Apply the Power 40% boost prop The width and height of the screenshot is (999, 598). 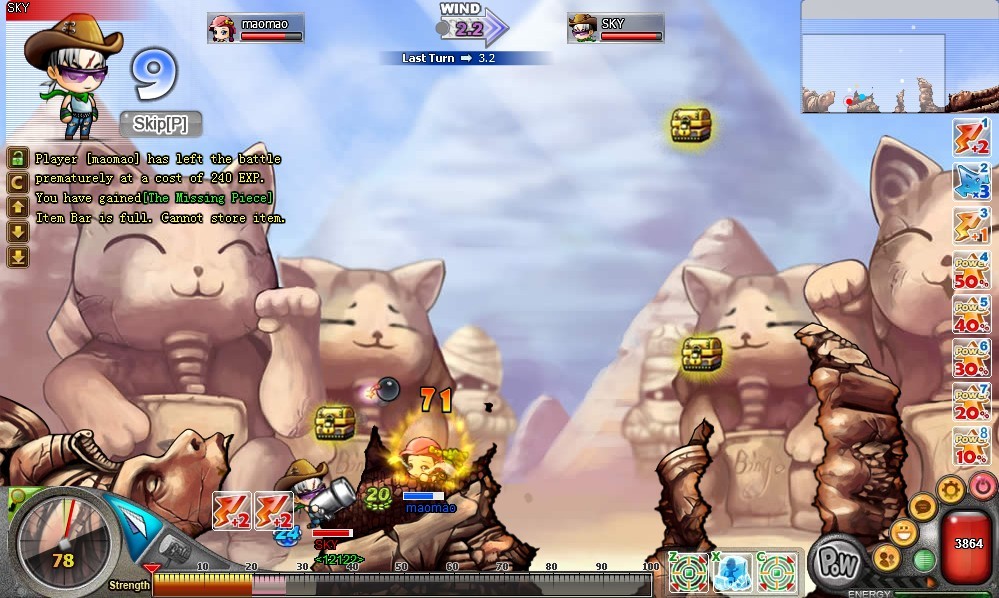pyautogui.click(x=970, y=315)
